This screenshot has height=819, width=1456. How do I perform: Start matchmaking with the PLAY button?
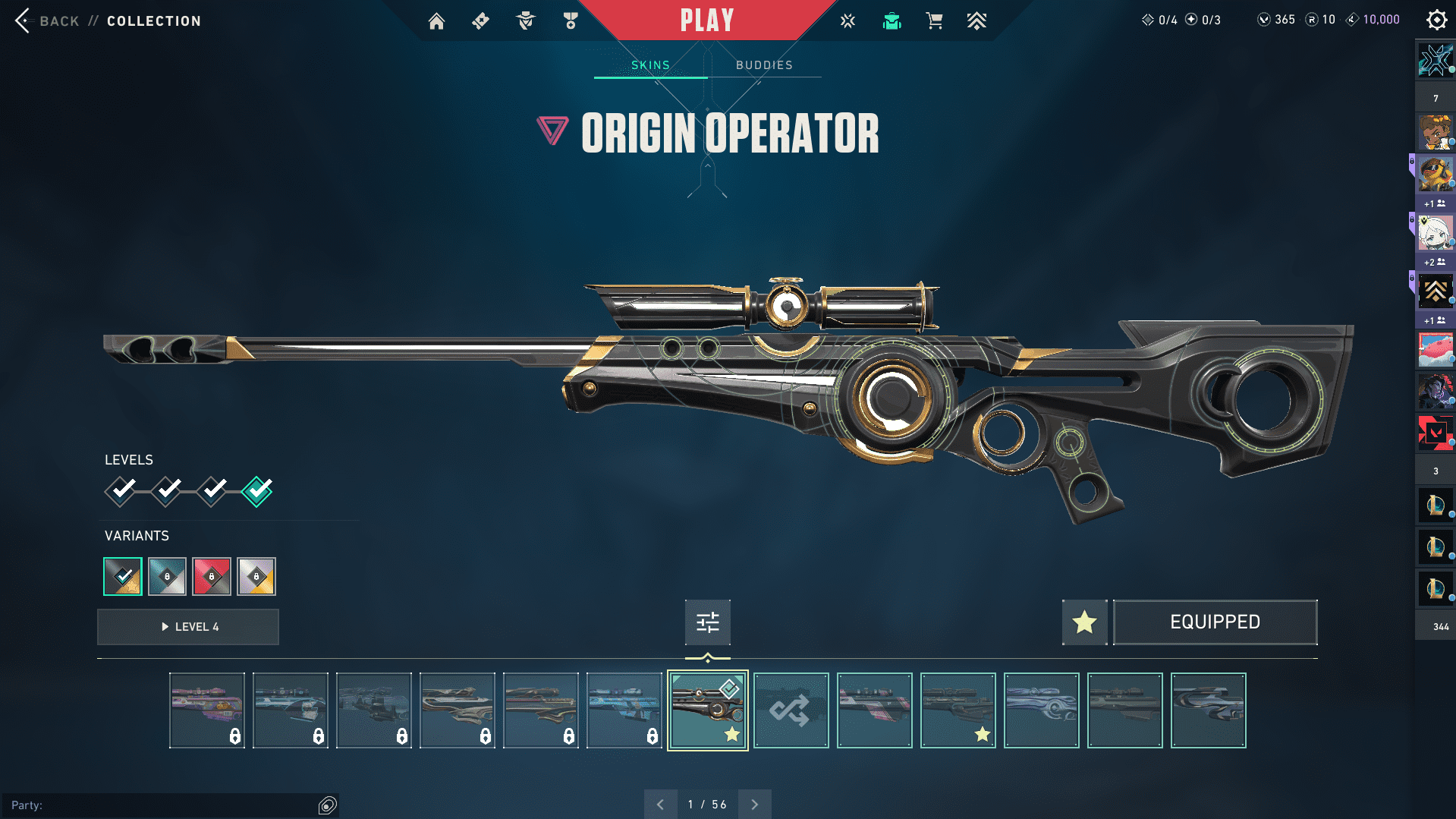coord(706,20)
